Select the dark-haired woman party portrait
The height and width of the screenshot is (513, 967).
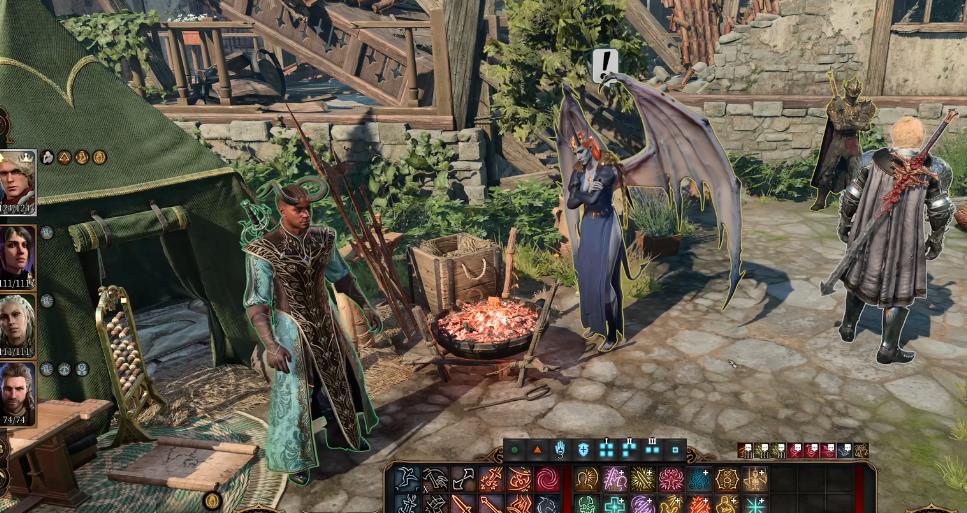coord(18,254)
